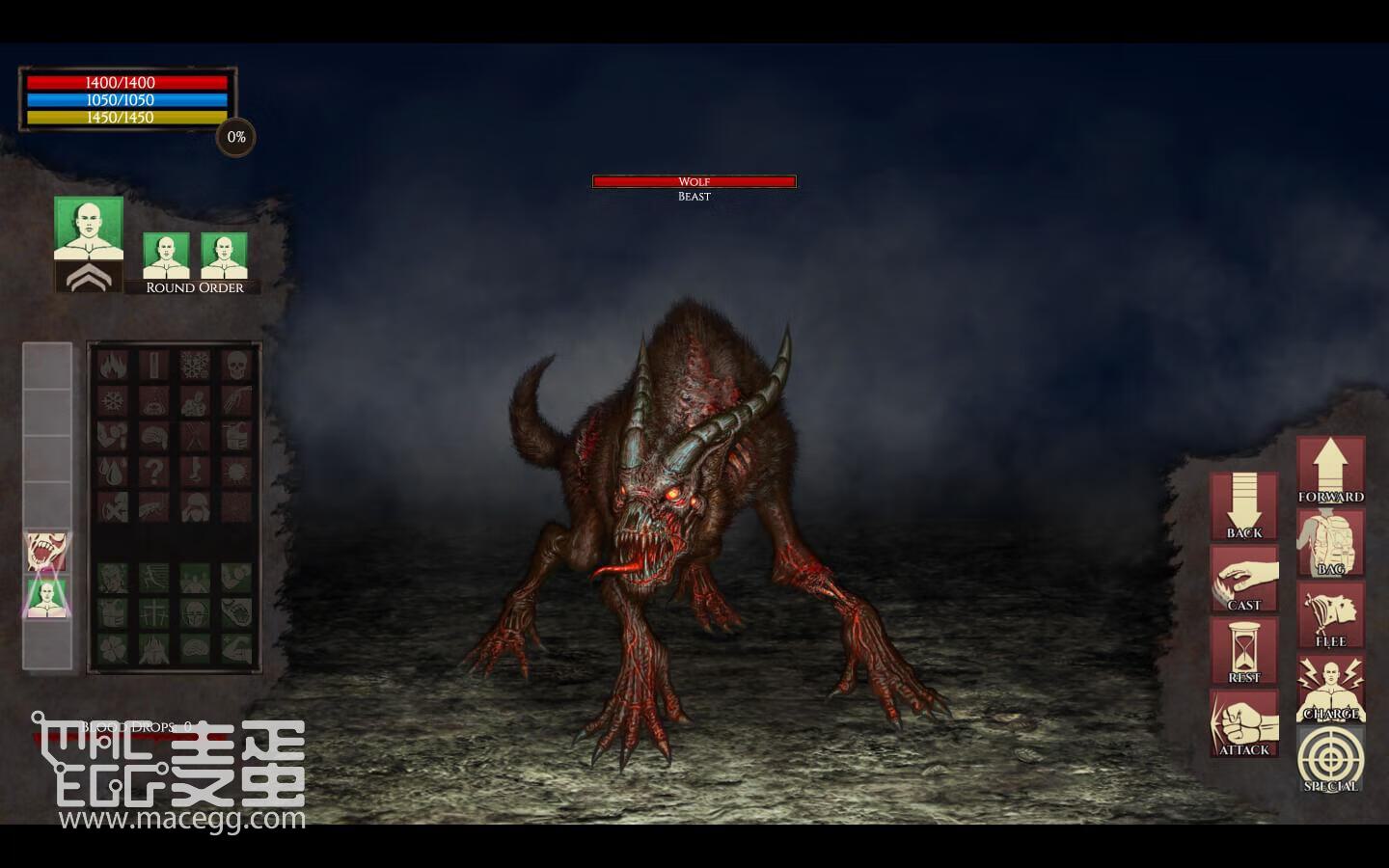The height and width of the screenshot is (868, 1389).
Task: Select the water drops spell icon
Action: coord(112,471)
